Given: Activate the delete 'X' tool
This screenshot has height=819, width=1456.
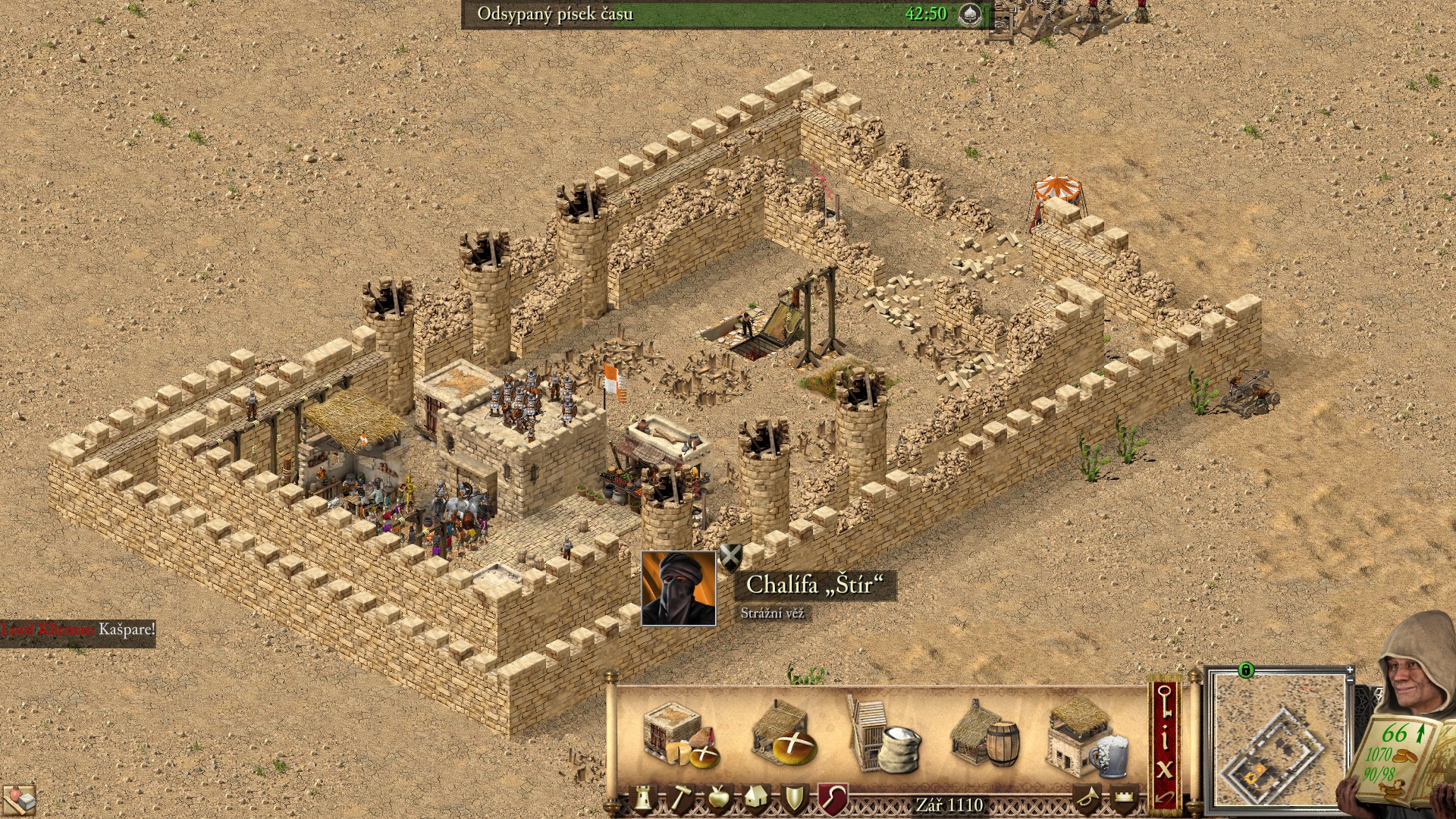Looking at the screenshot, I should pyautogui.click(x=1165, y=770).
